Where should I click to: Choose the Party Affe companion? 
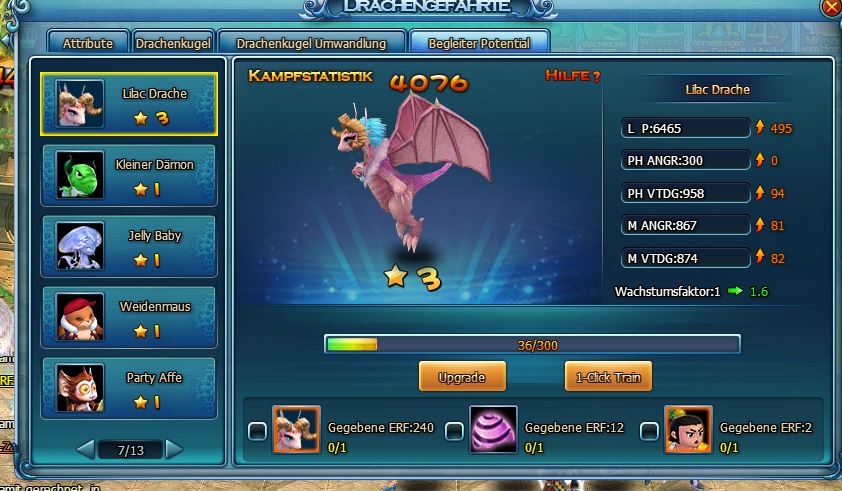129,387
